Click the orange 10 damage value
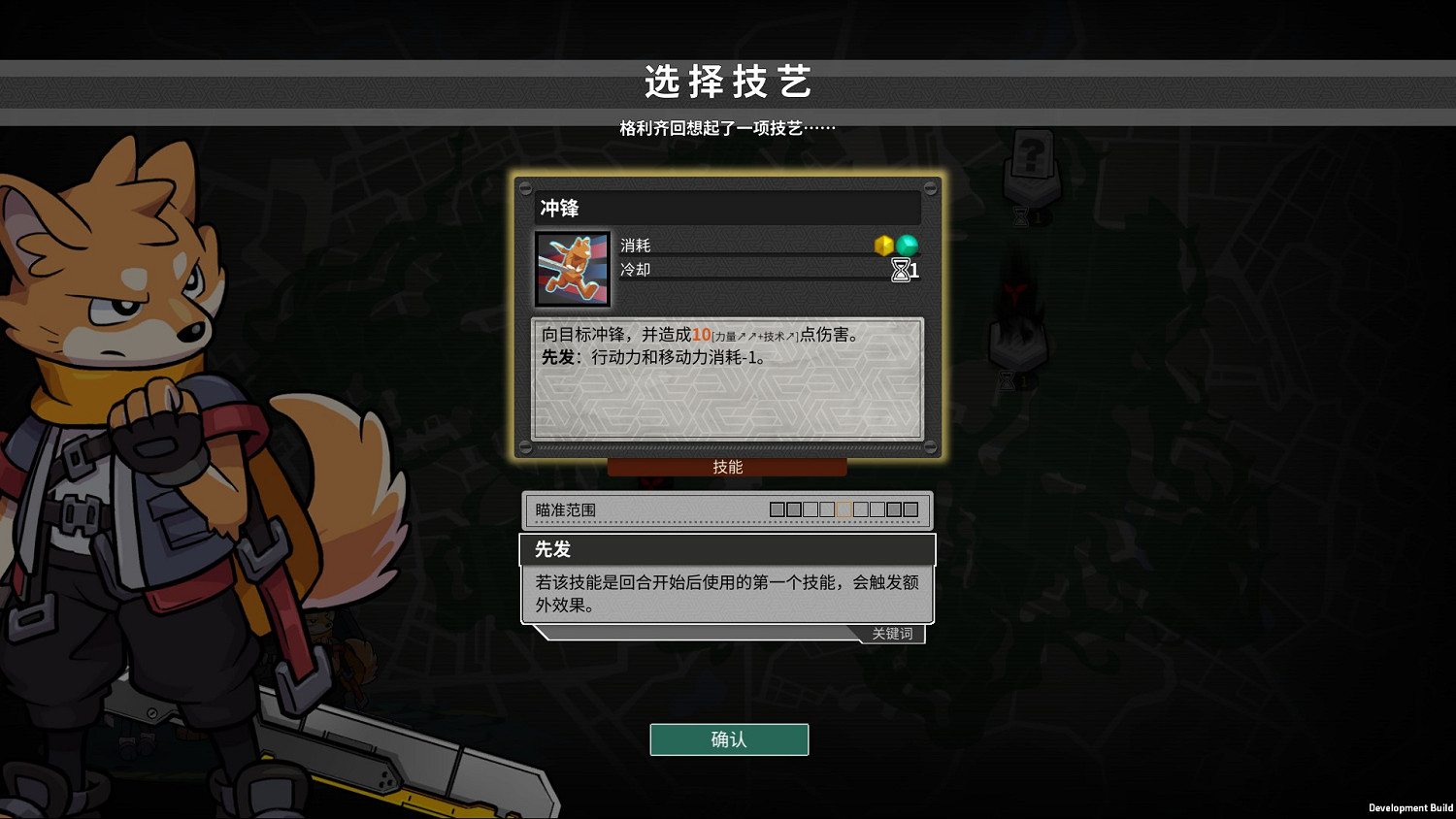The image size is (1456, 819). pos(703,335)
